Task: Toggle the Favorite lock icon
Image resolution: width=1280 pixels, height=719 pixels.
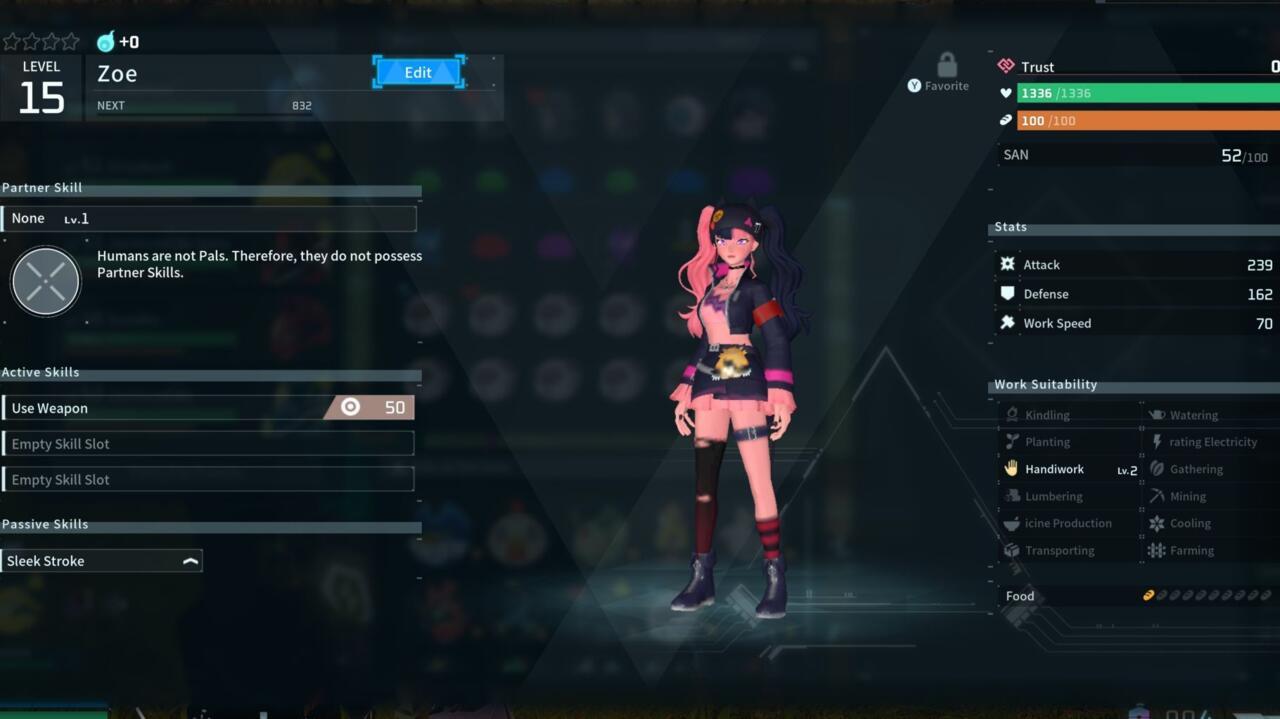Action: point(946,67)
